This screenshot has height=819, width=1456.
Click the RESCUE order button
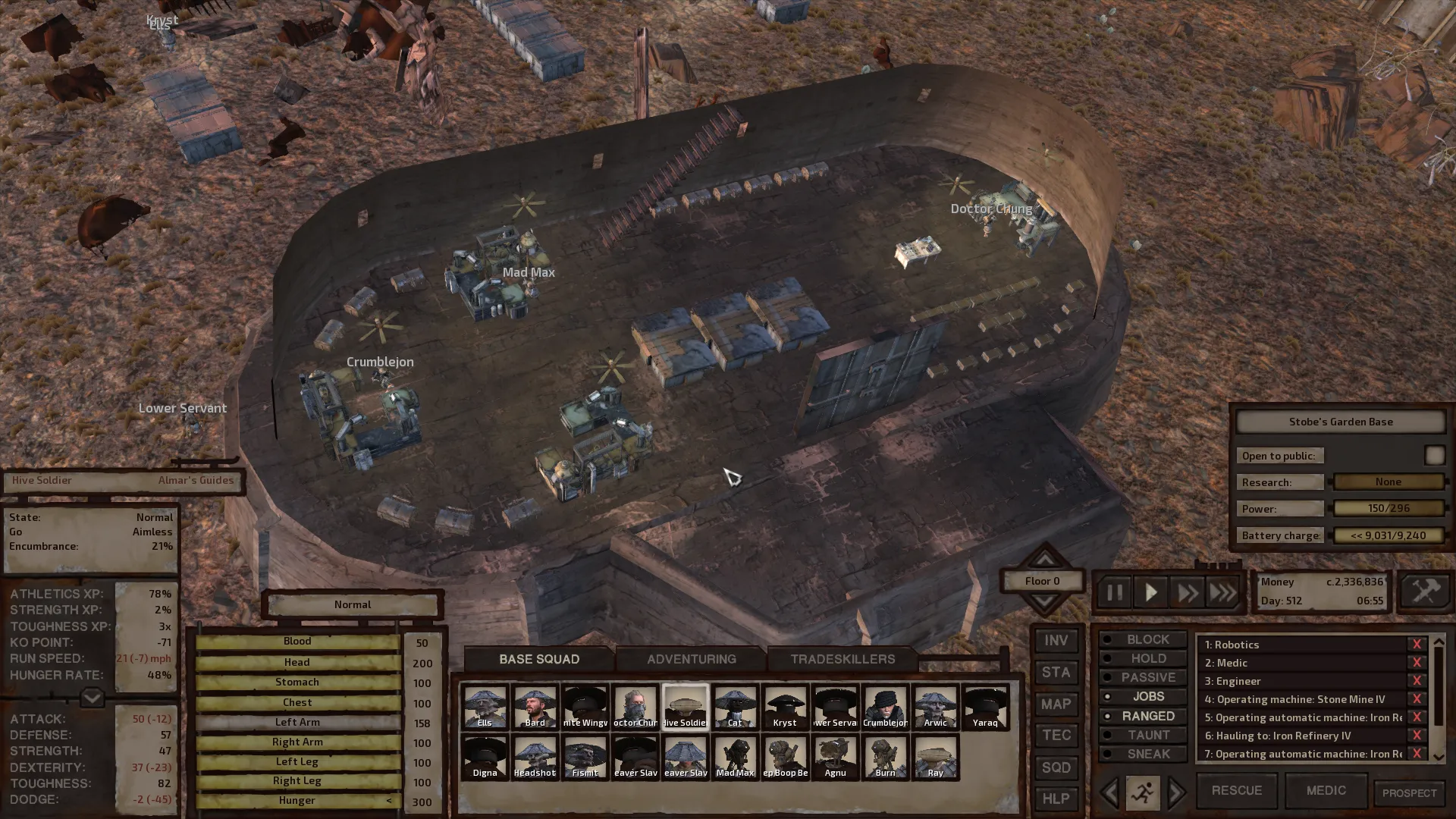pyautogui.click(x=1236, y=790)
